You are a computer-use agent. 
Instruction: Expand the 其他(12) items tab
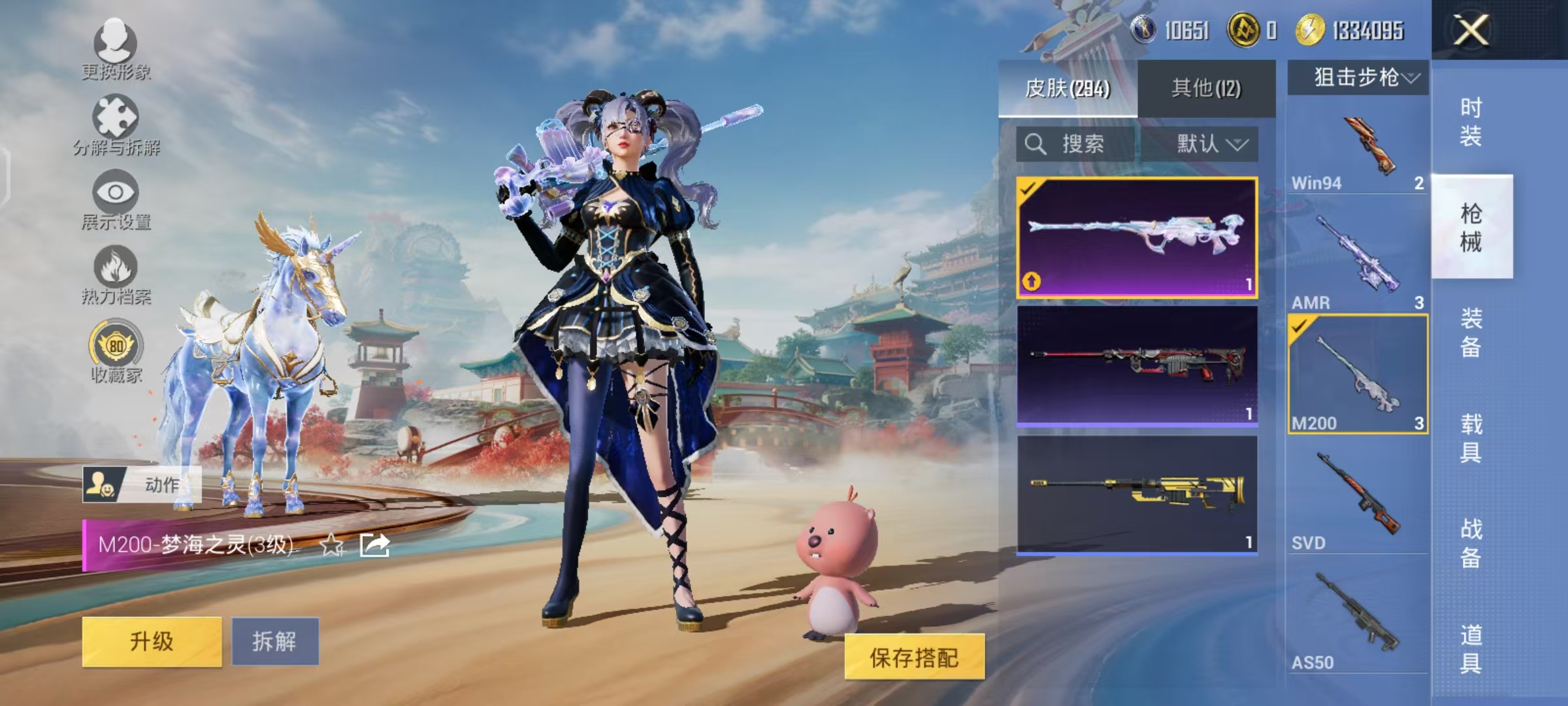click(x=1207, y=87)
